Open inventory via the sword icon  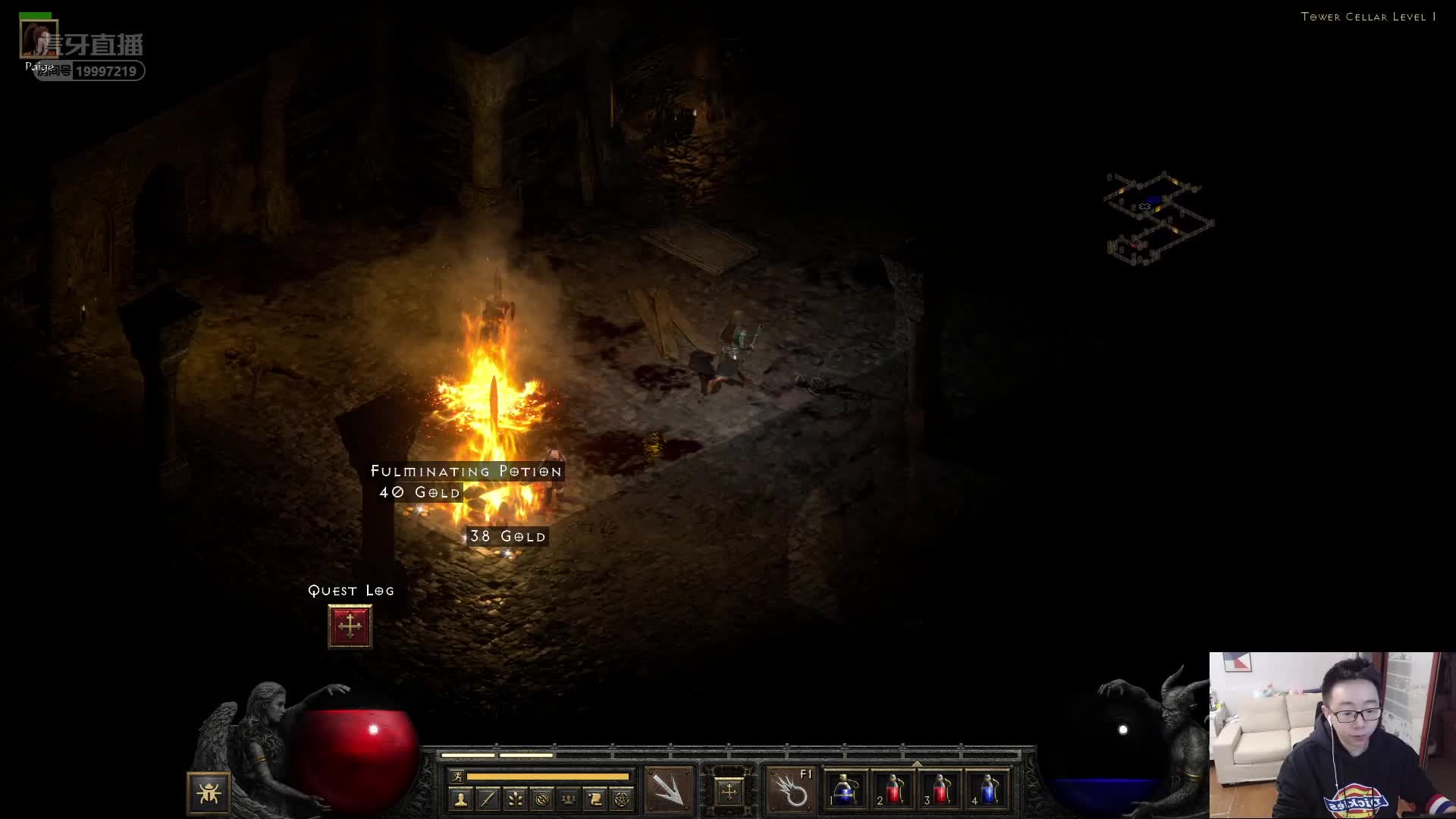[x=488, y=799]
